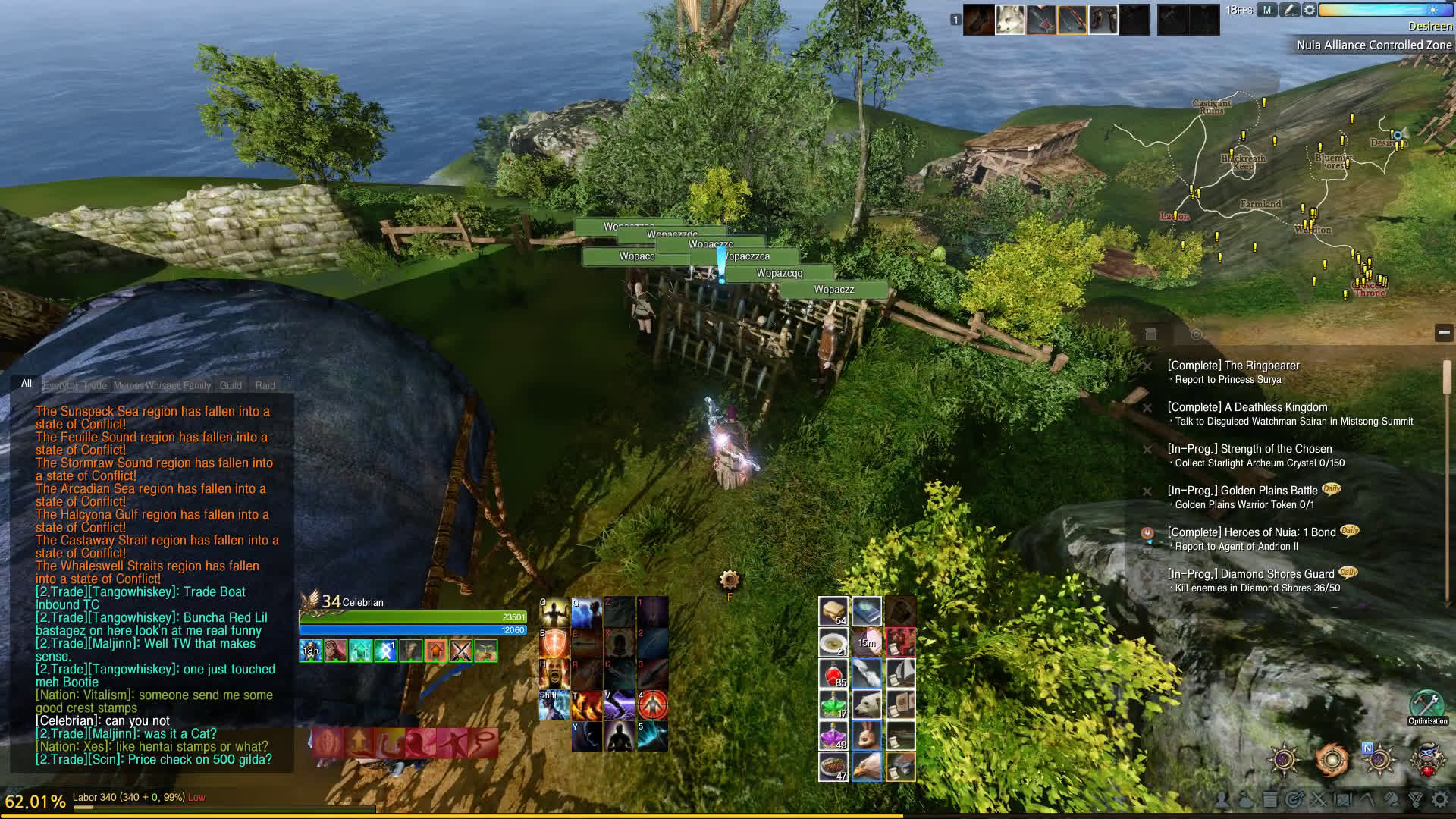
Task: Use the red health potion stack
Action: 833,673
